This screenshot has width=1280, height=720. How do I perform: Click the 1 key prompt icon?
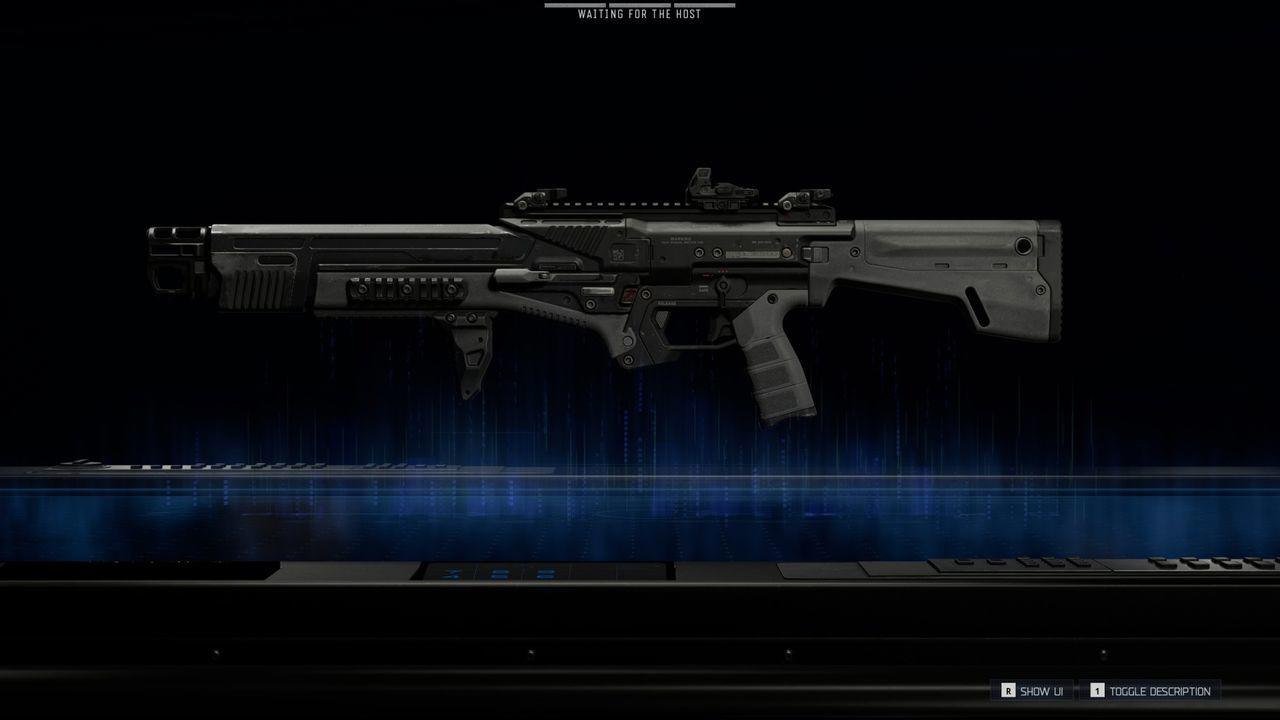1097,690
